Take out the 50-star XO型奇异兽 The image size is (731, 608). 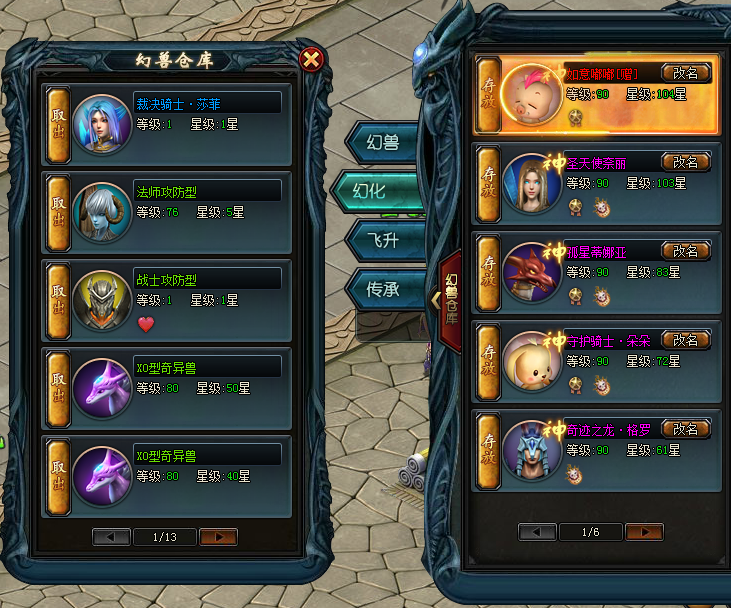[58, 387]
